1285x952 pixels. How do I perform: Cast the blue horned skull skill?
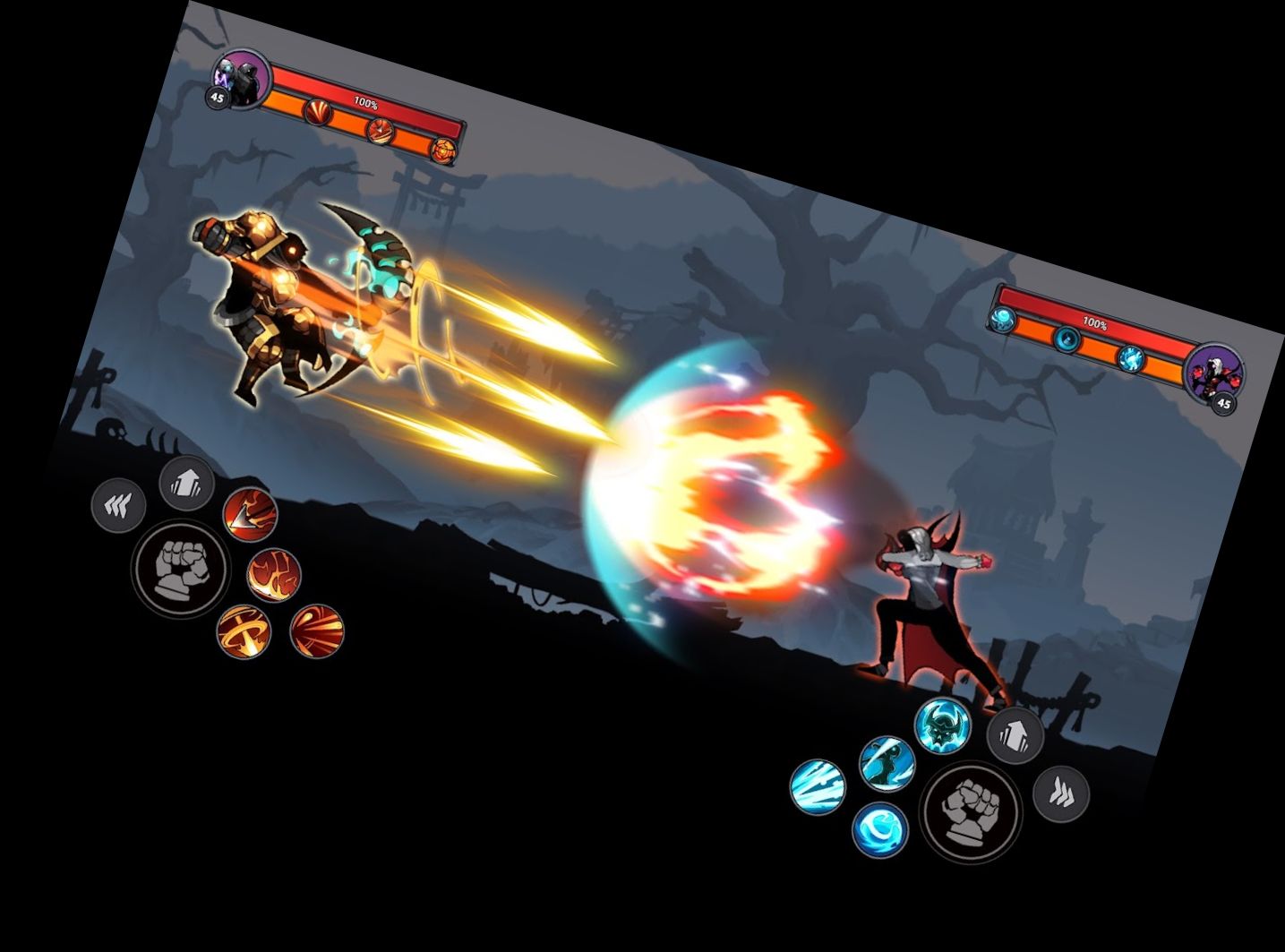pyautogui.click(x=943, y=724)
